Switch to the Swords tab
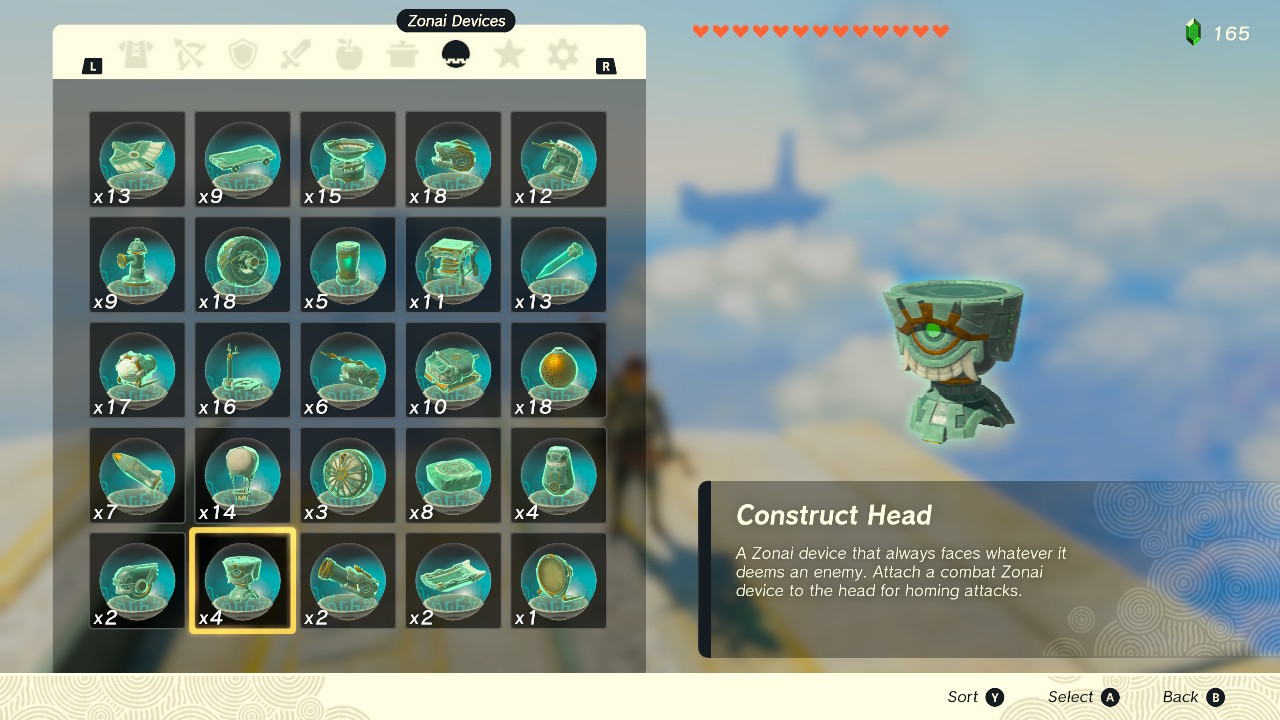 296,55
